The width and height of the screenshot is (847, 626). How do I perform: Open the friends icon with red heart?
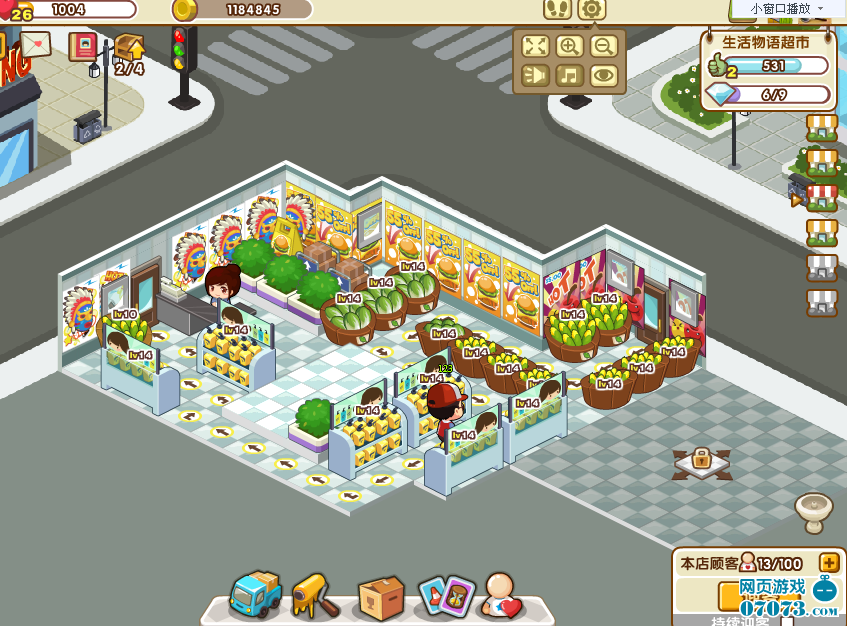point(501,596)
